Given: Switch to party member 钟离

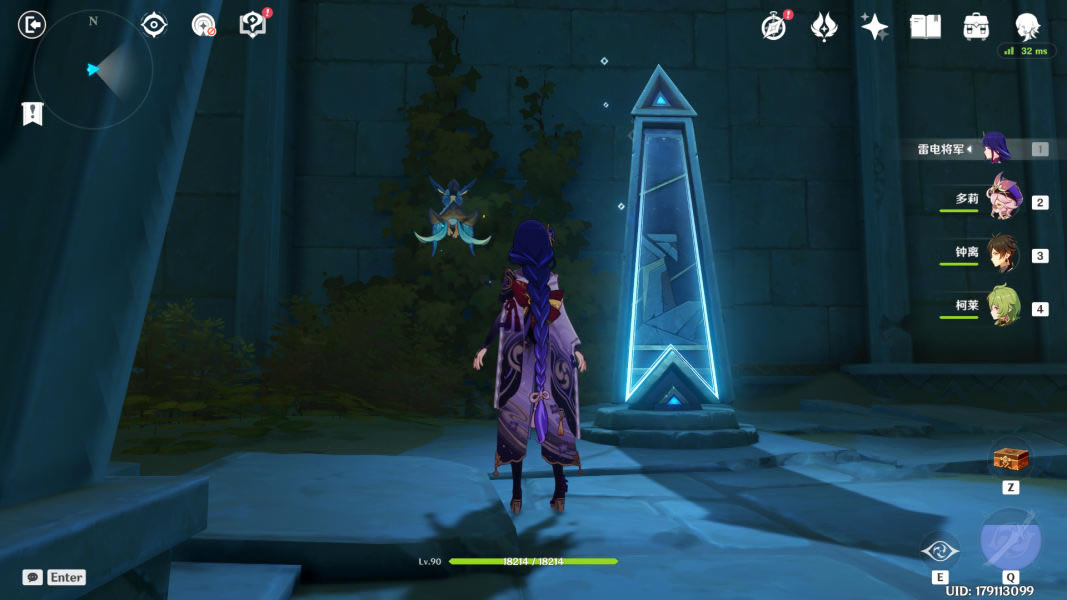Looking at the screenshot, I should 1003,254.
